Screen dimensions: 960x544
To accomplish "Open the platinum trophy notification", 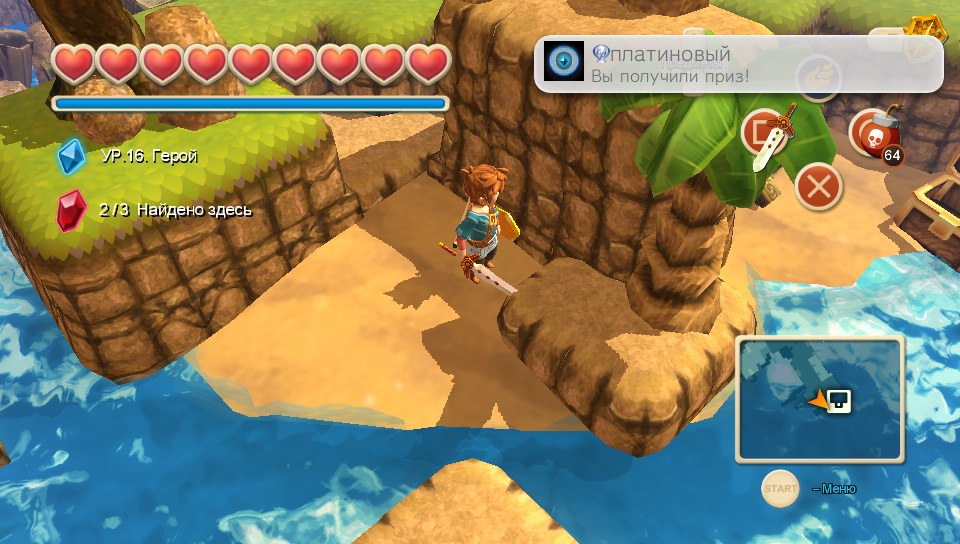I will click(738, 64).
